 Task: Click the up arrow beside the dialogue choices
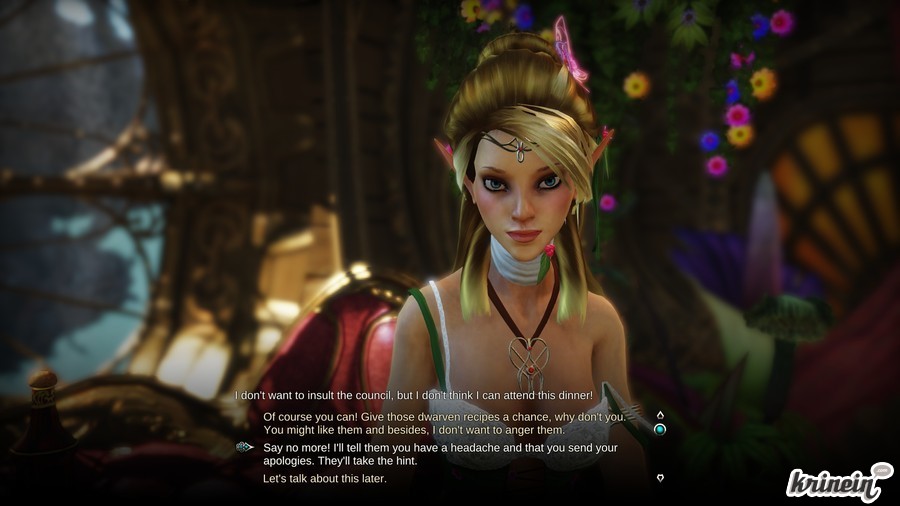[660, 414]
